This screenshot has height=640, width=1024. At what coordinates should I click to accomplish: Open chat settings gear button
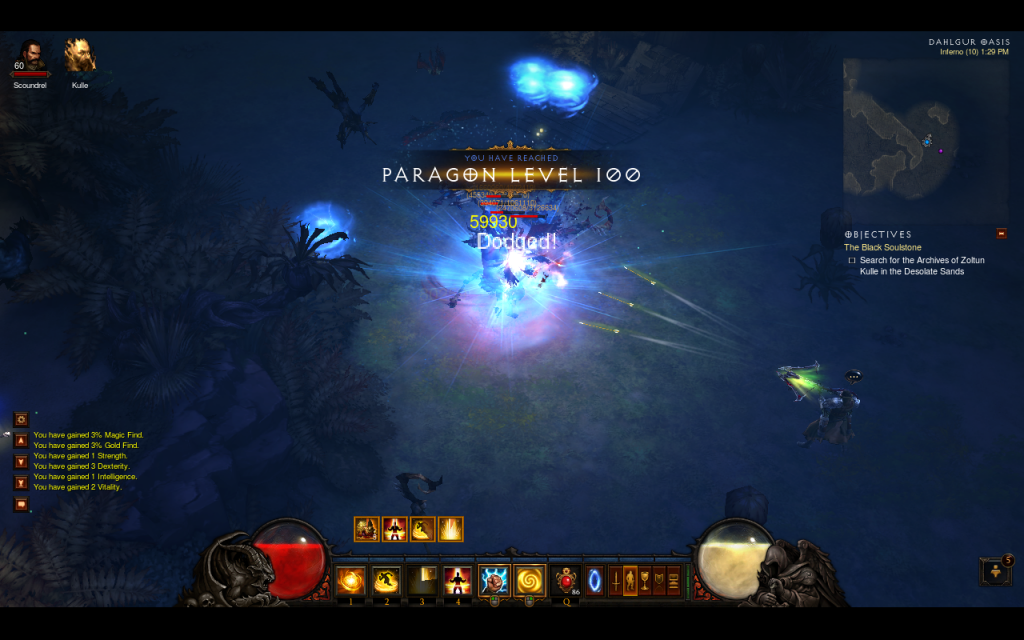pos(20,419)
